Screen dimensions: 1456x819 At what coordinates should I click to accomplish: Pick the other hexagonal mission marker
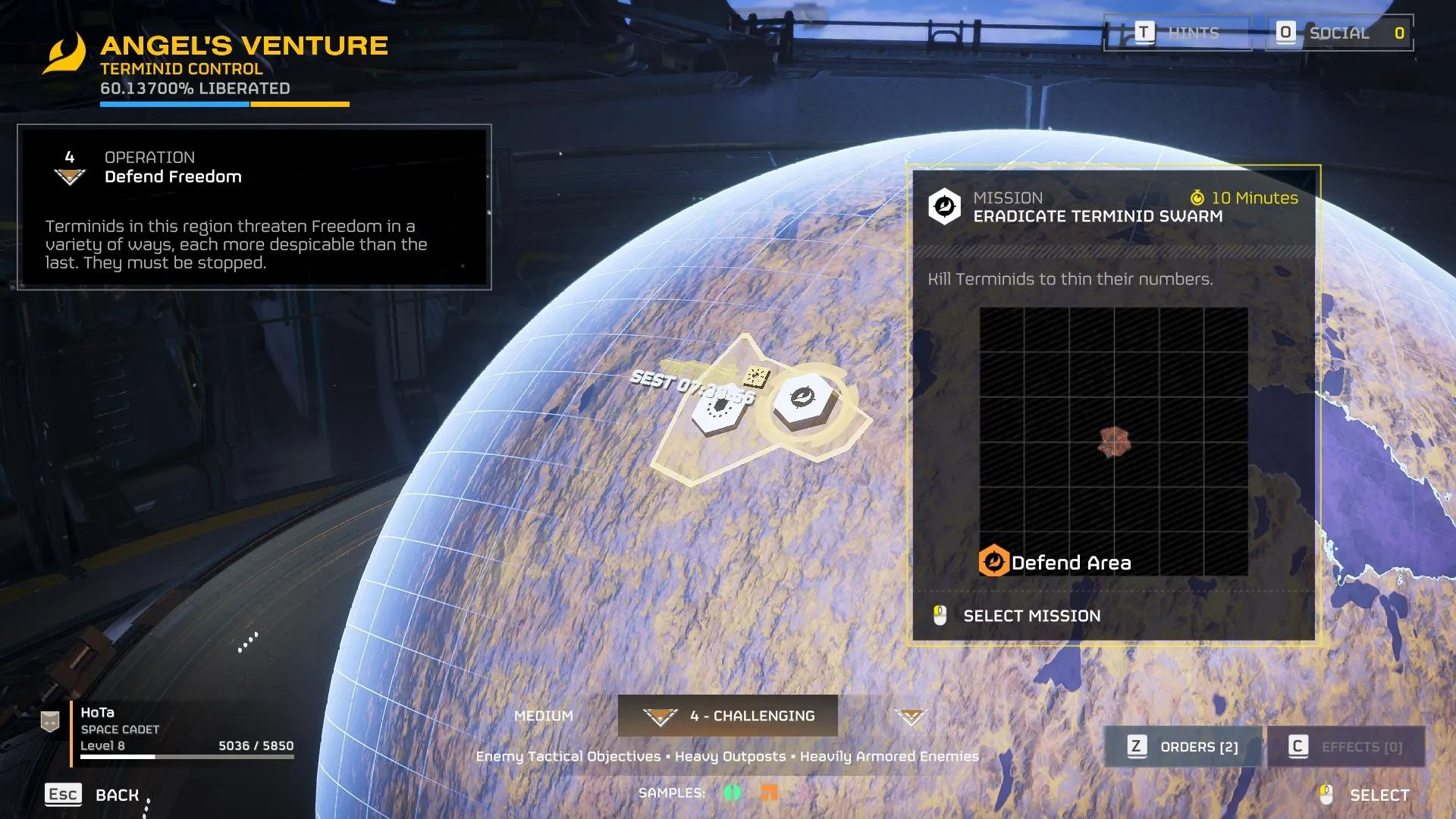coord(717,412)
